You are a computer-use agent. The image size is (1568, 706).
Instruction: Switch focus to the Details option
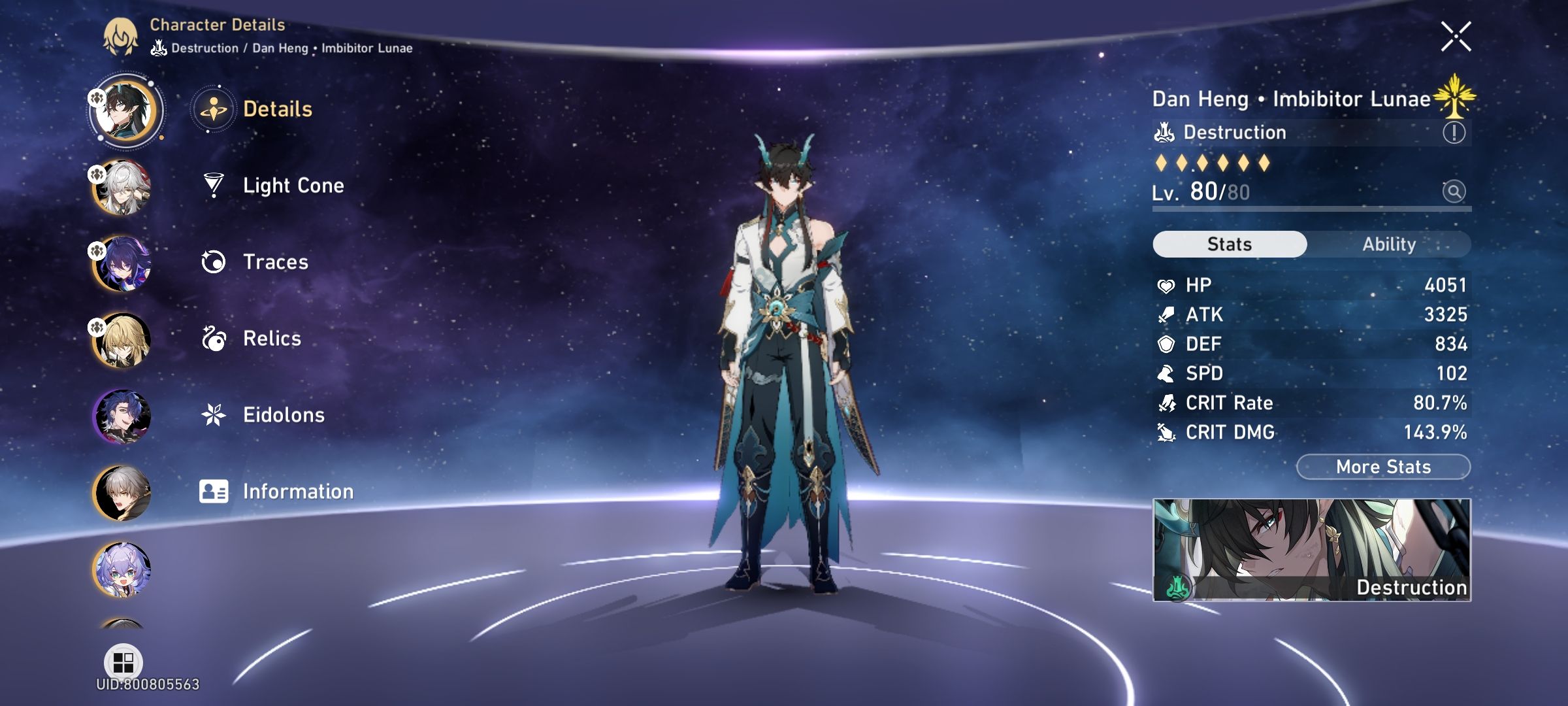coord(279,109)
